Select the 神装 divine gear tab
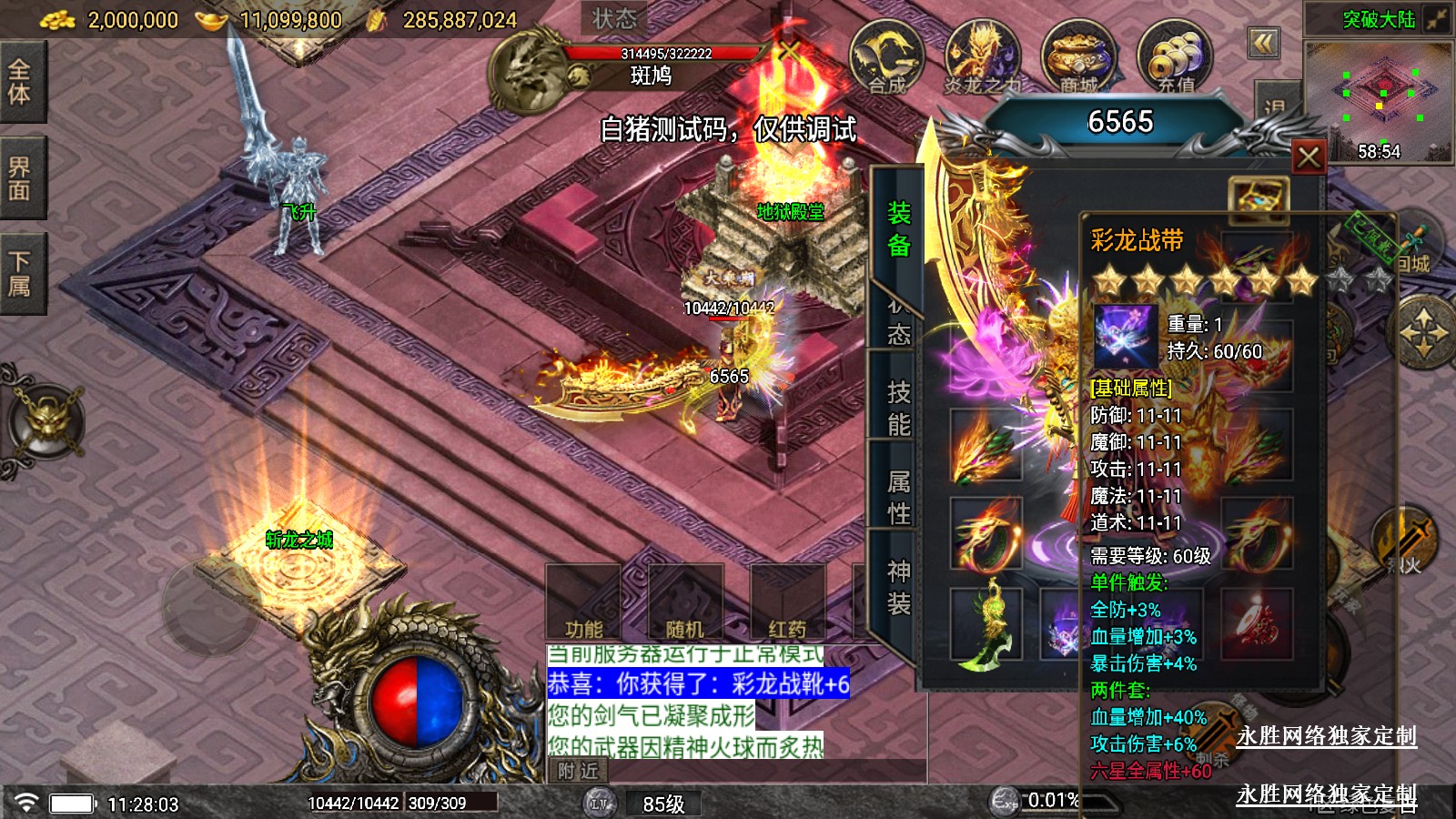 [x=898, y=587]
